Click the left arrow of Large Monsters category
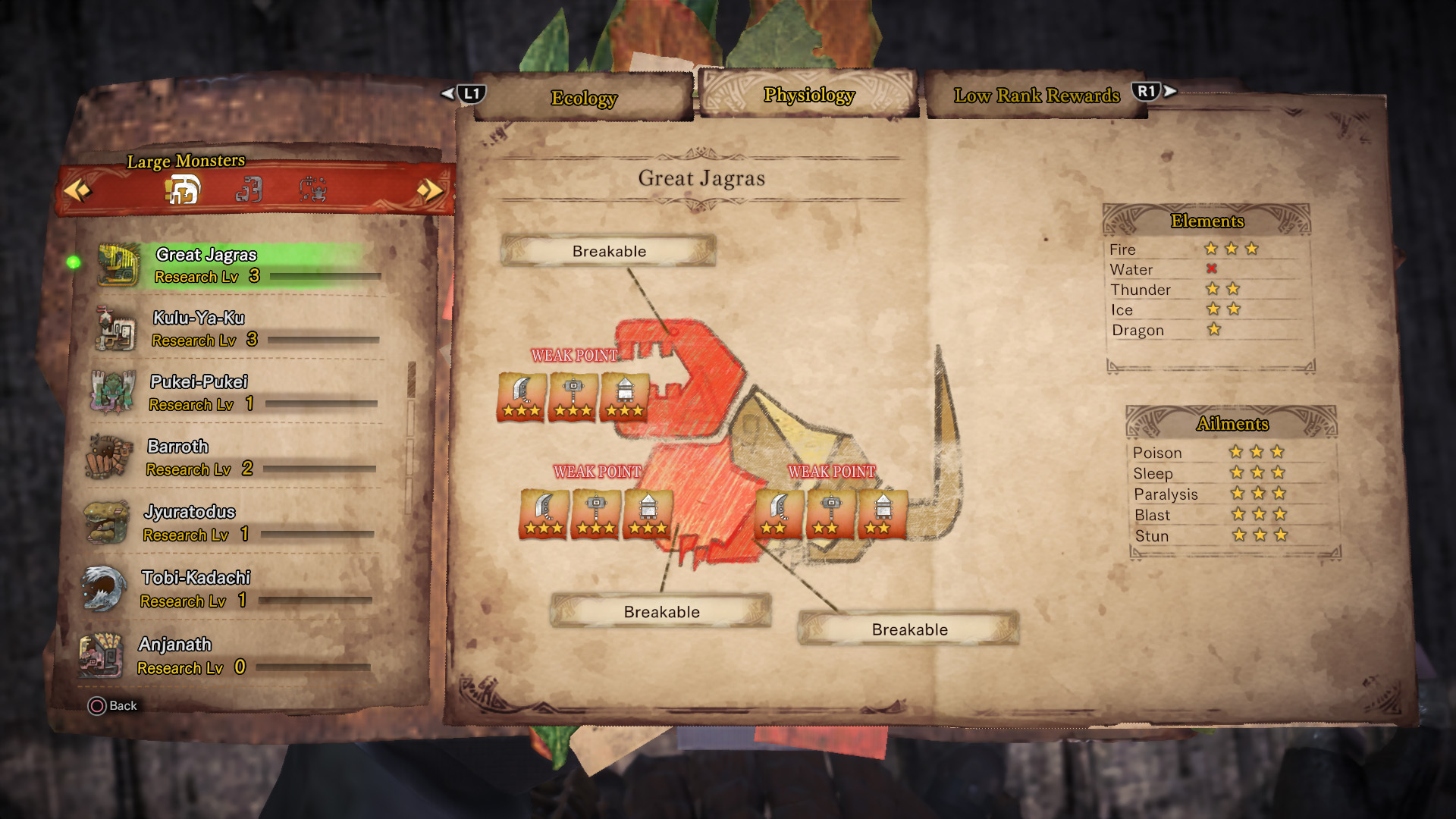 (77, 190)
